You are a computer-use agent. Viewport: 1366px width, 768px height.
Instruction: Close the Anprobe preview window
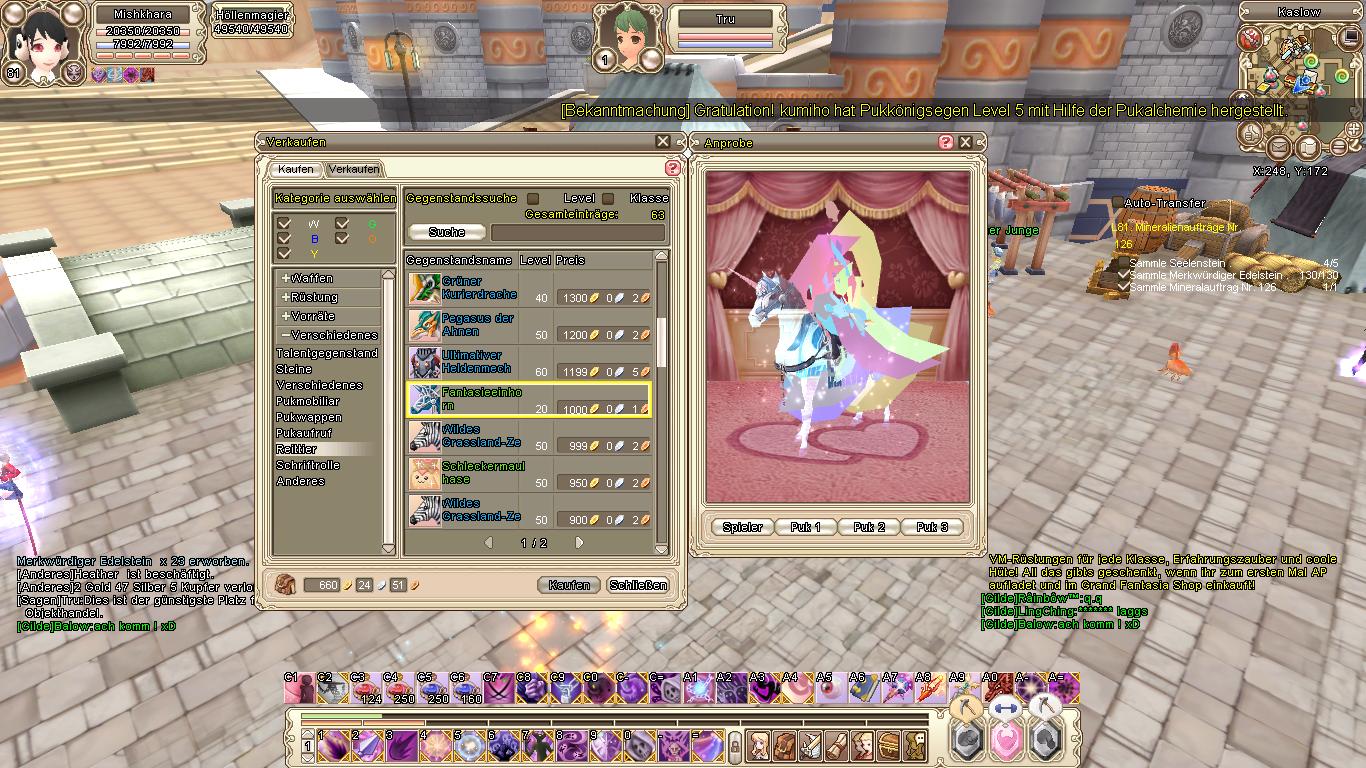966,142
